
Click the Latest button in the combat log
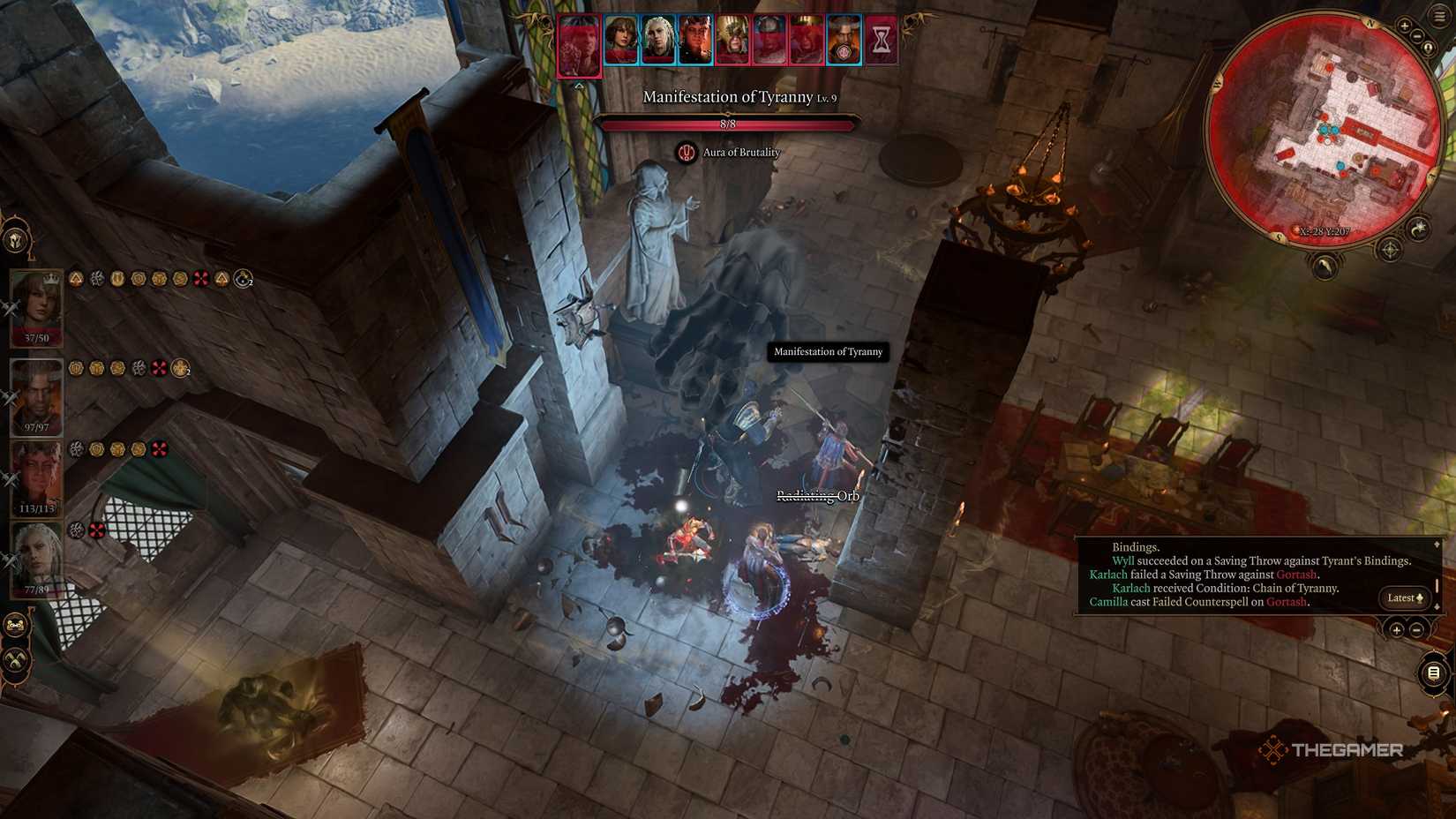(x=1401, y=597)
